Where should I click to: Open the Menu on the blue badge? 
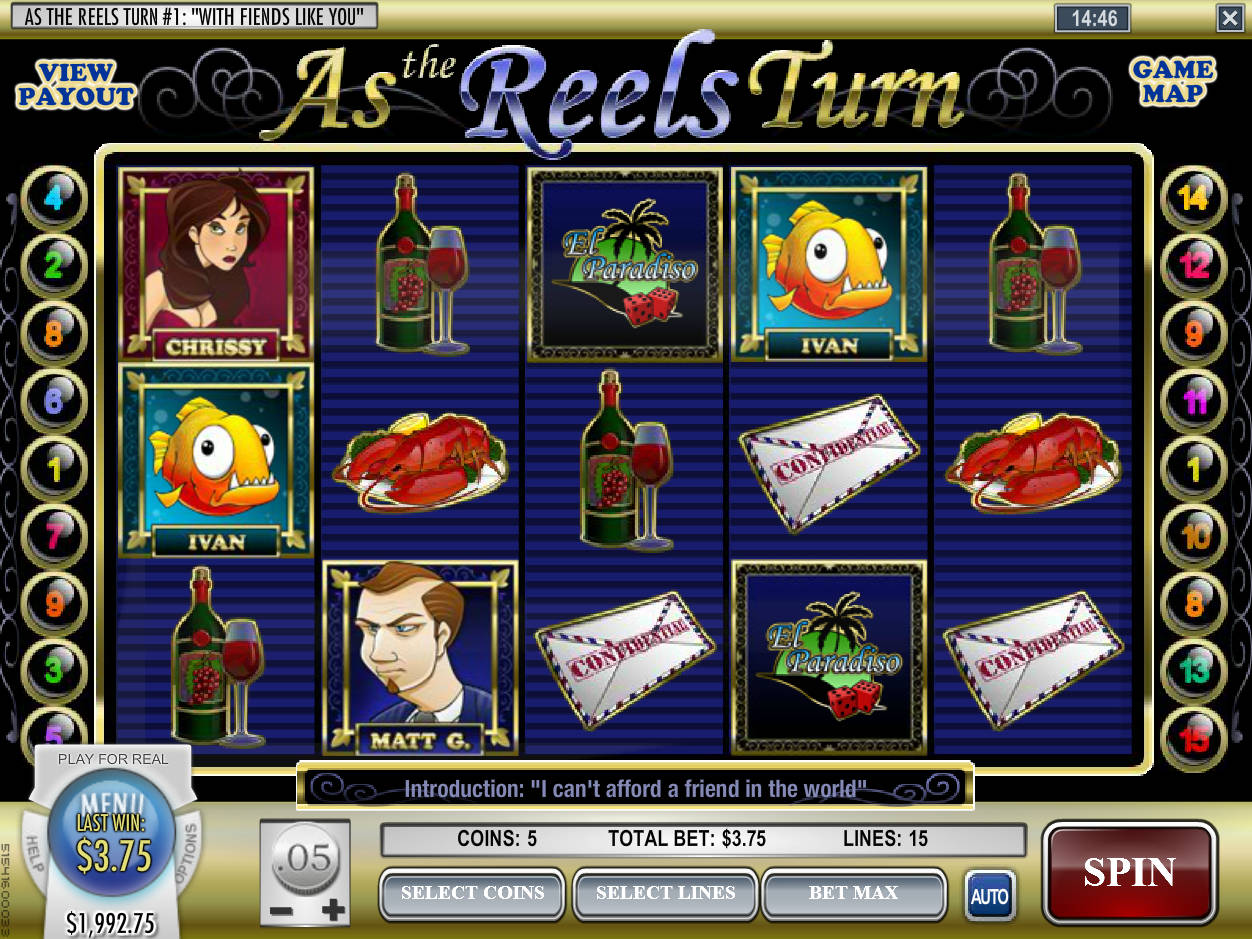tap(112, 805)
